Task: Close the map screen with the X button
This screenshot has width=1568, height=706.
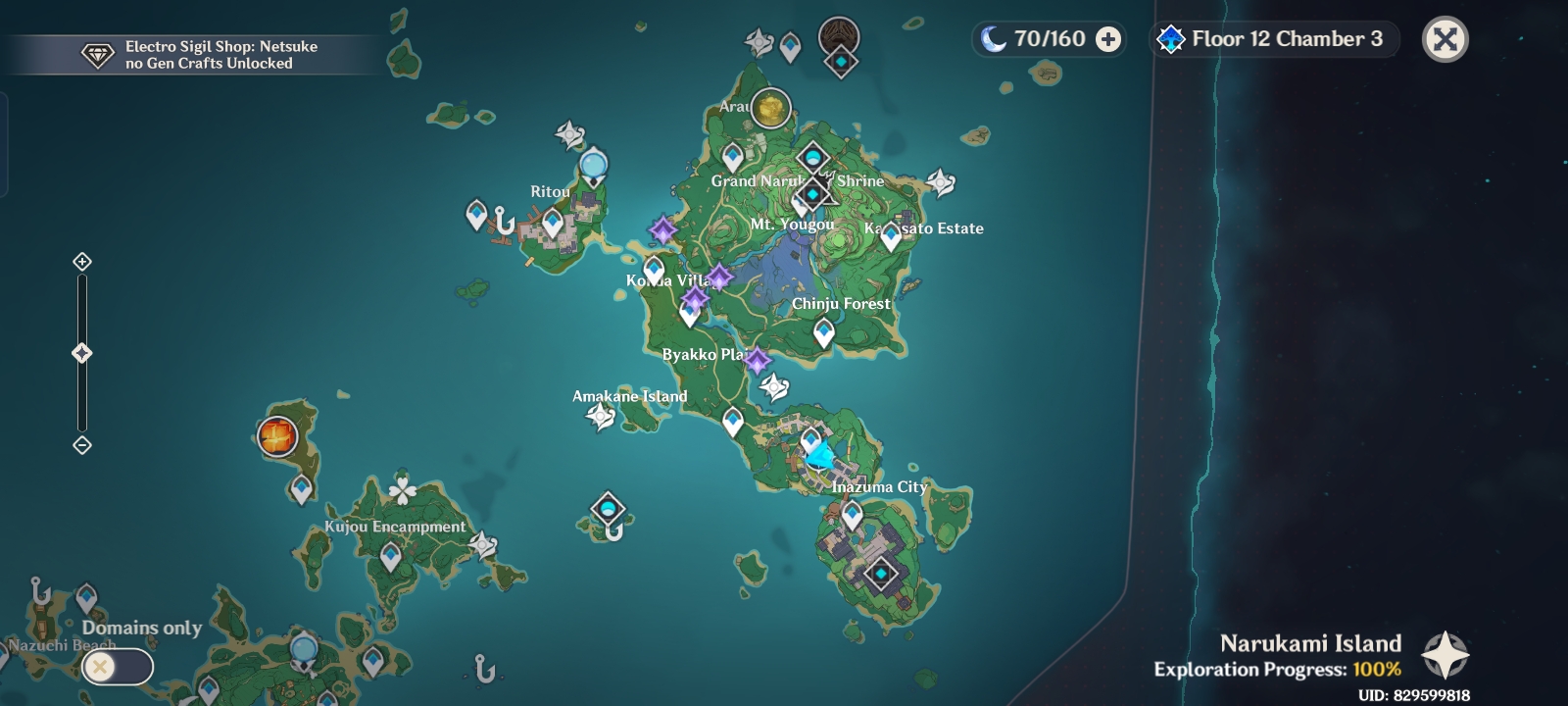Action: (1445, 40)
